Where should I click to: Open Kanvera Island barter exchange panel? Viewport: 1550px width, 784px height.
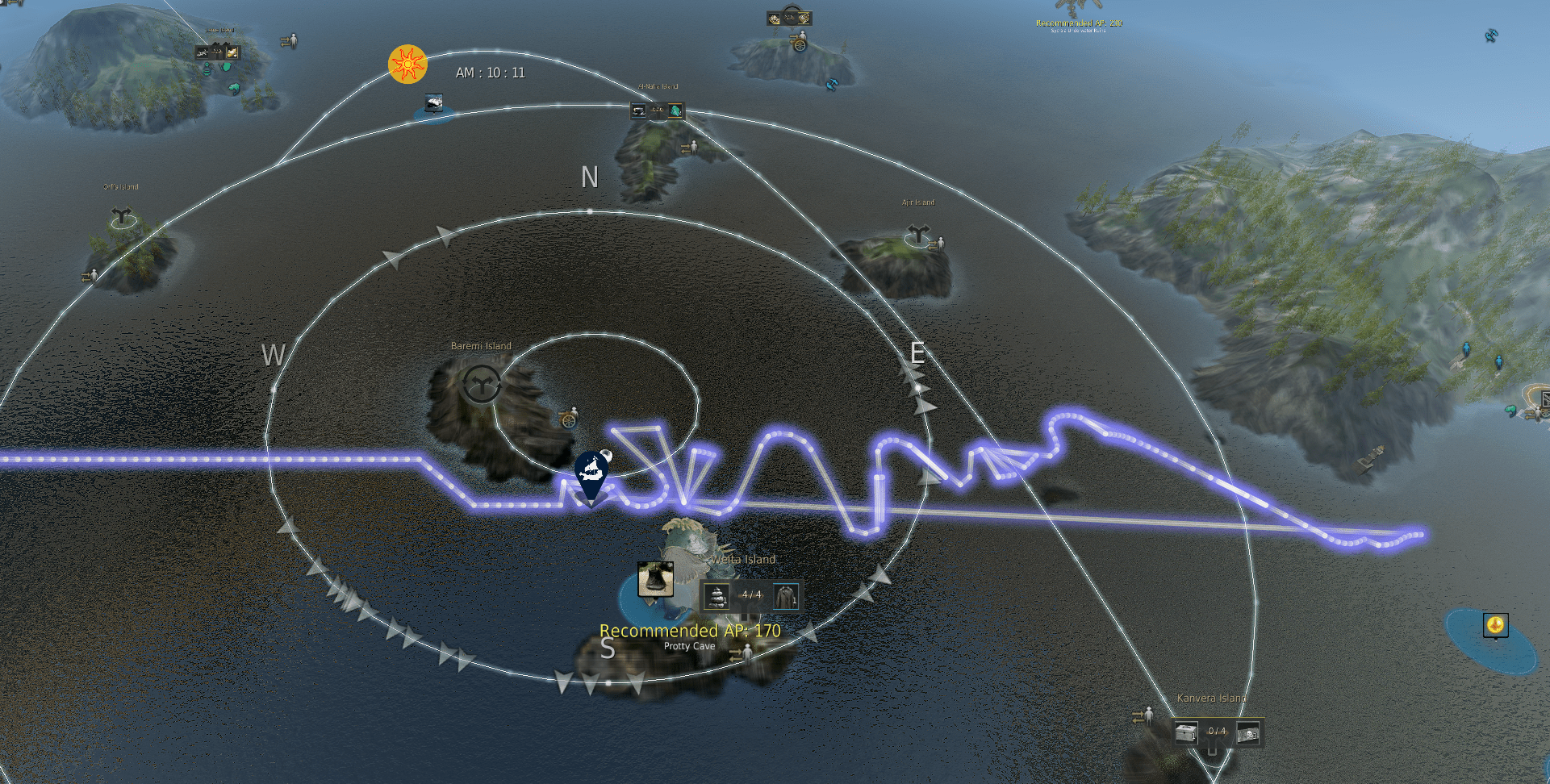point(1217,732)
